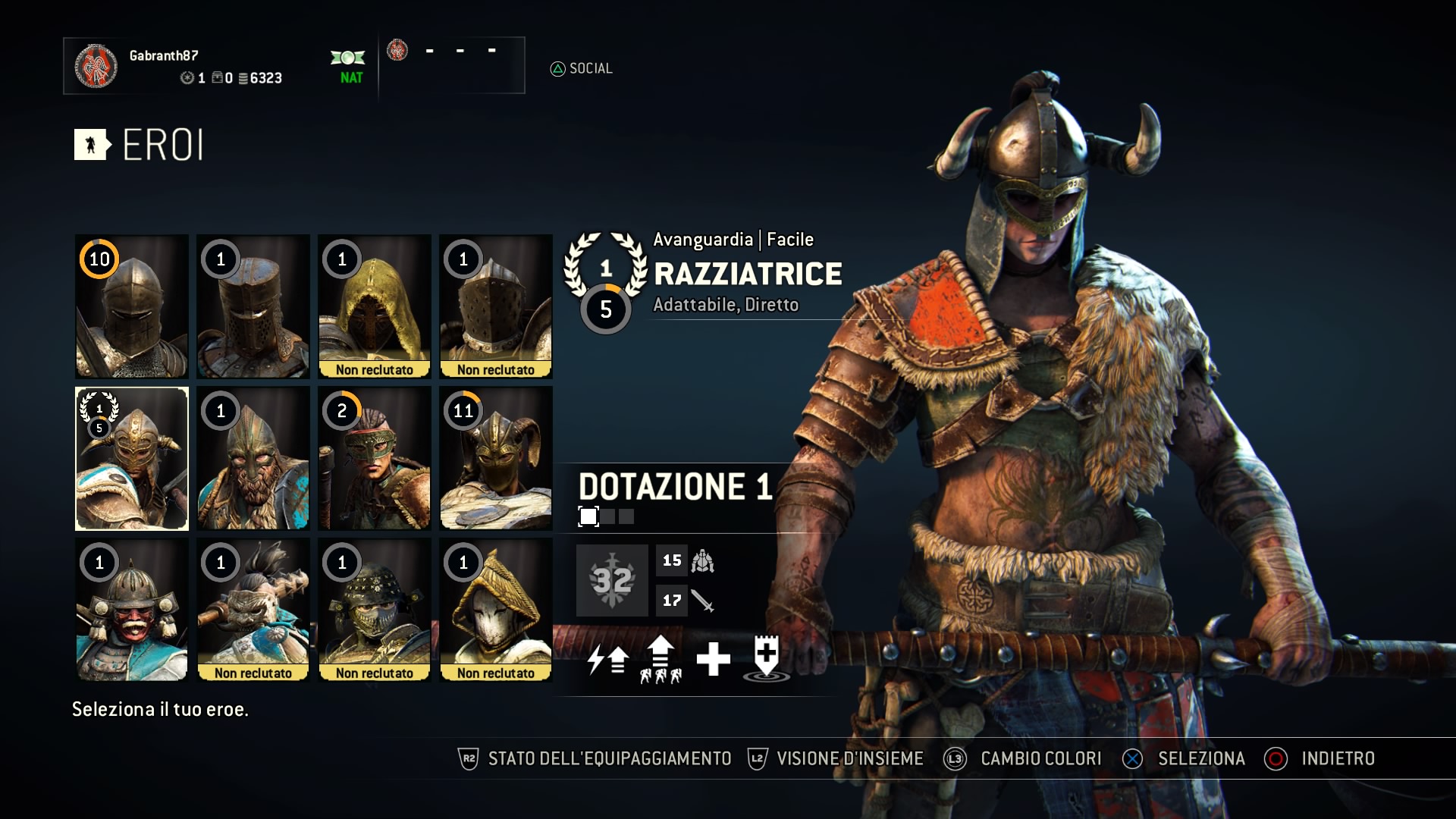Click the gear score 32 emblem

point(612,581)
